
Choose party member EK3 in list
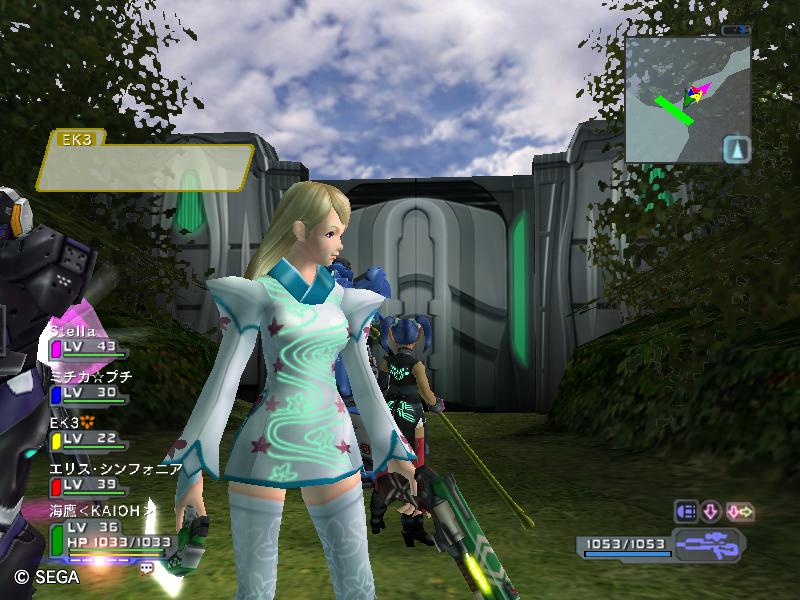click(x=88, y=432)
